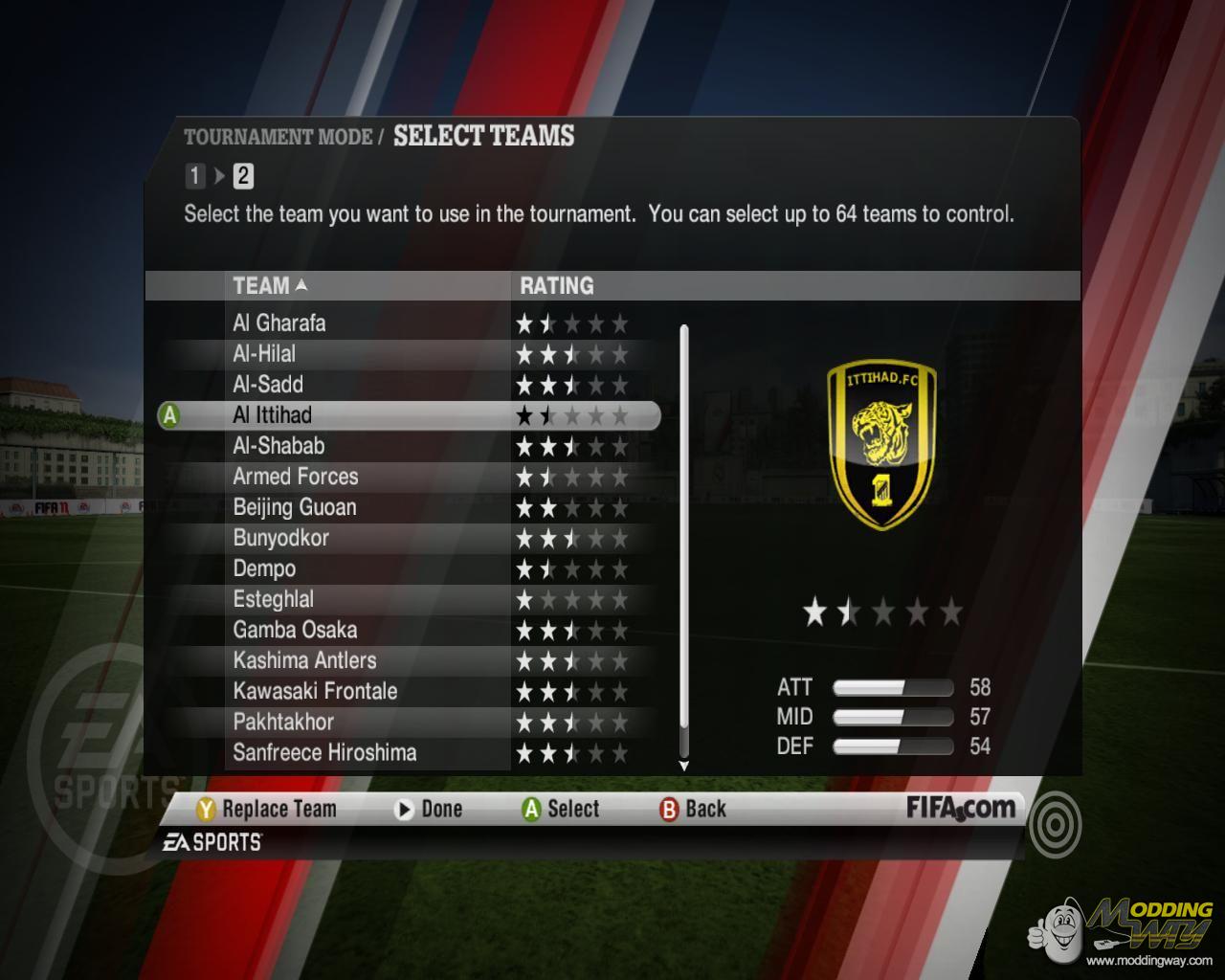Choose Kawasaki Frontale

tap(315, 691)
